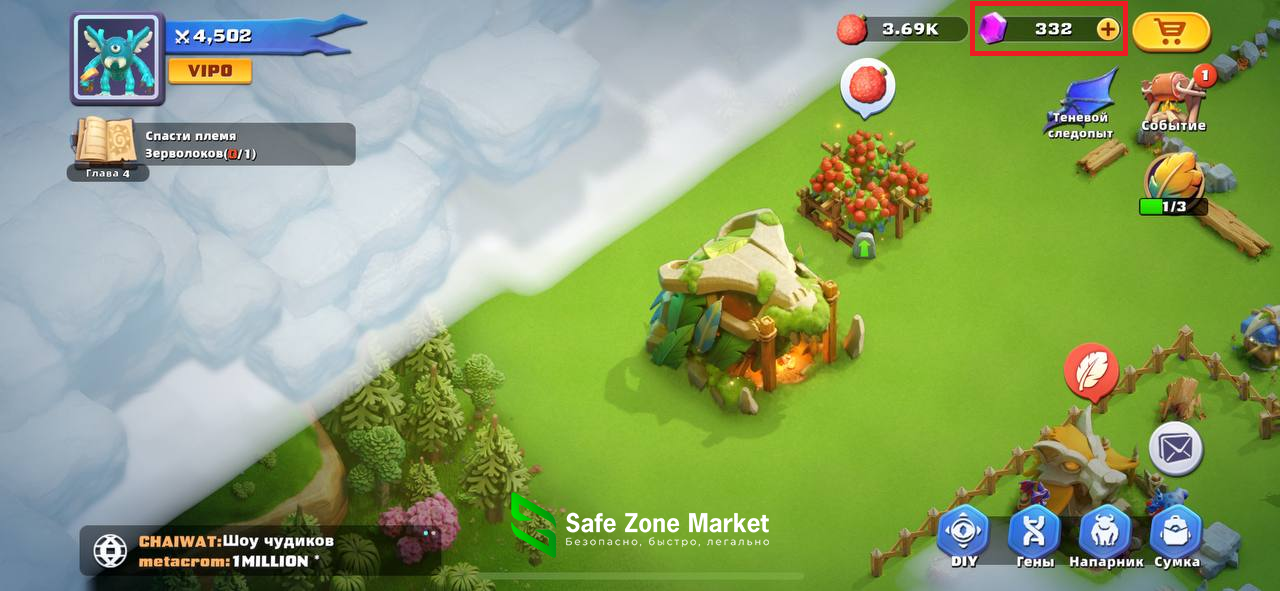
Task: Tap the red feather bubble
Action: tap(1090, 371)
